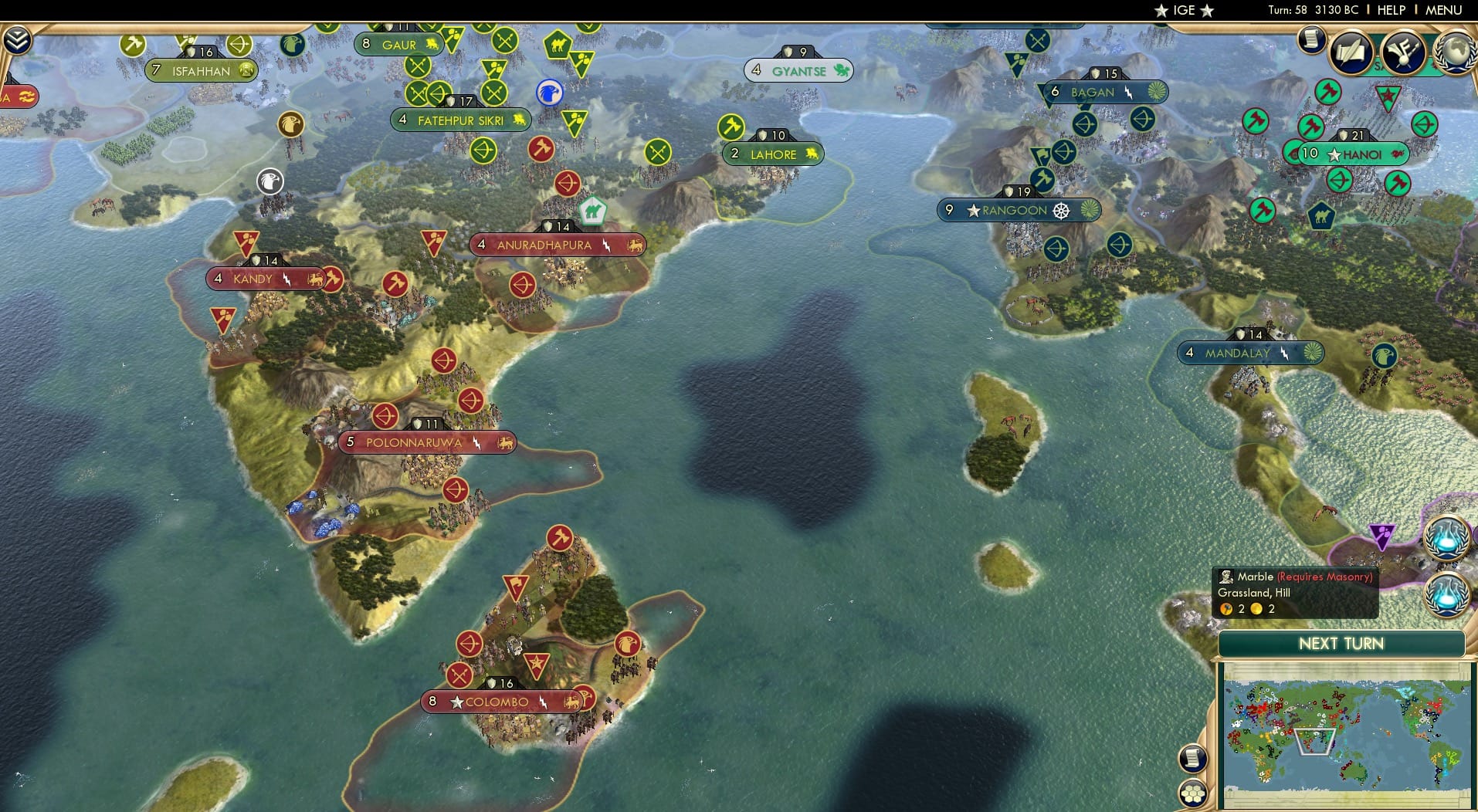Click the IGE button at top center
Screen dimensions: 1478x812
[1185, 11]
